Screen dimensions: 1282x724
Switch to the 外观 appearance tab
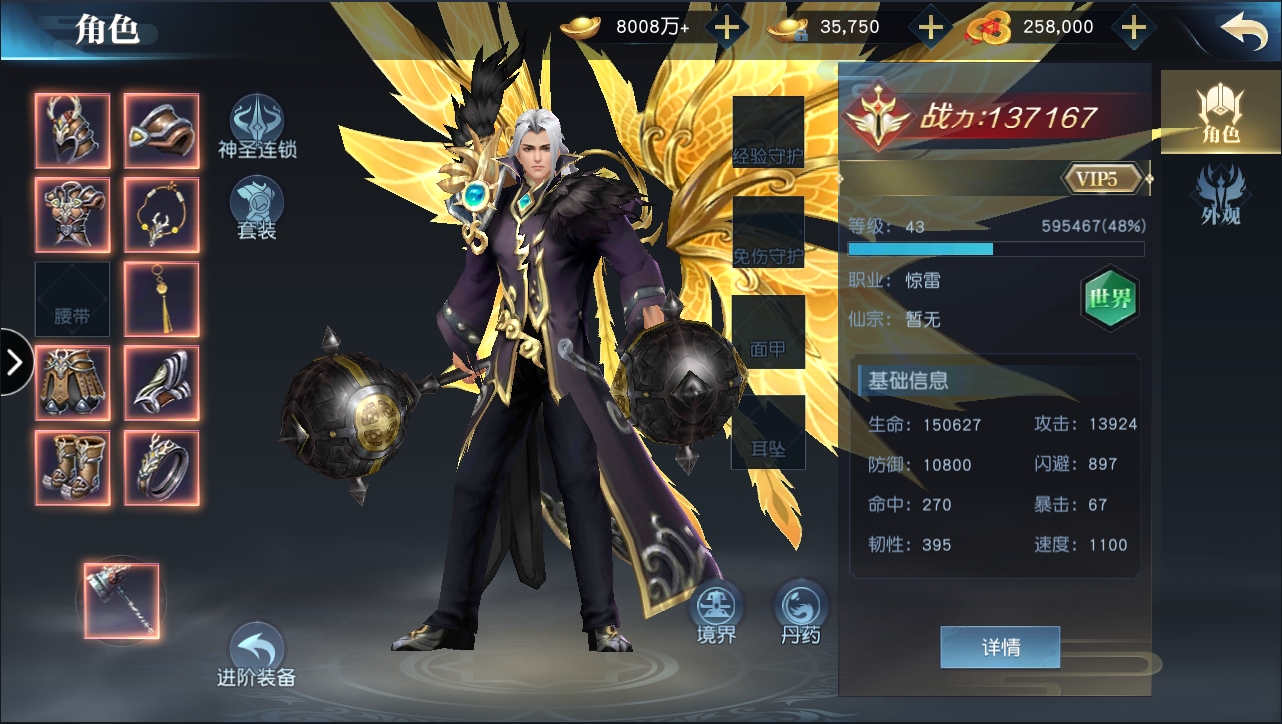click(1220, 195)
